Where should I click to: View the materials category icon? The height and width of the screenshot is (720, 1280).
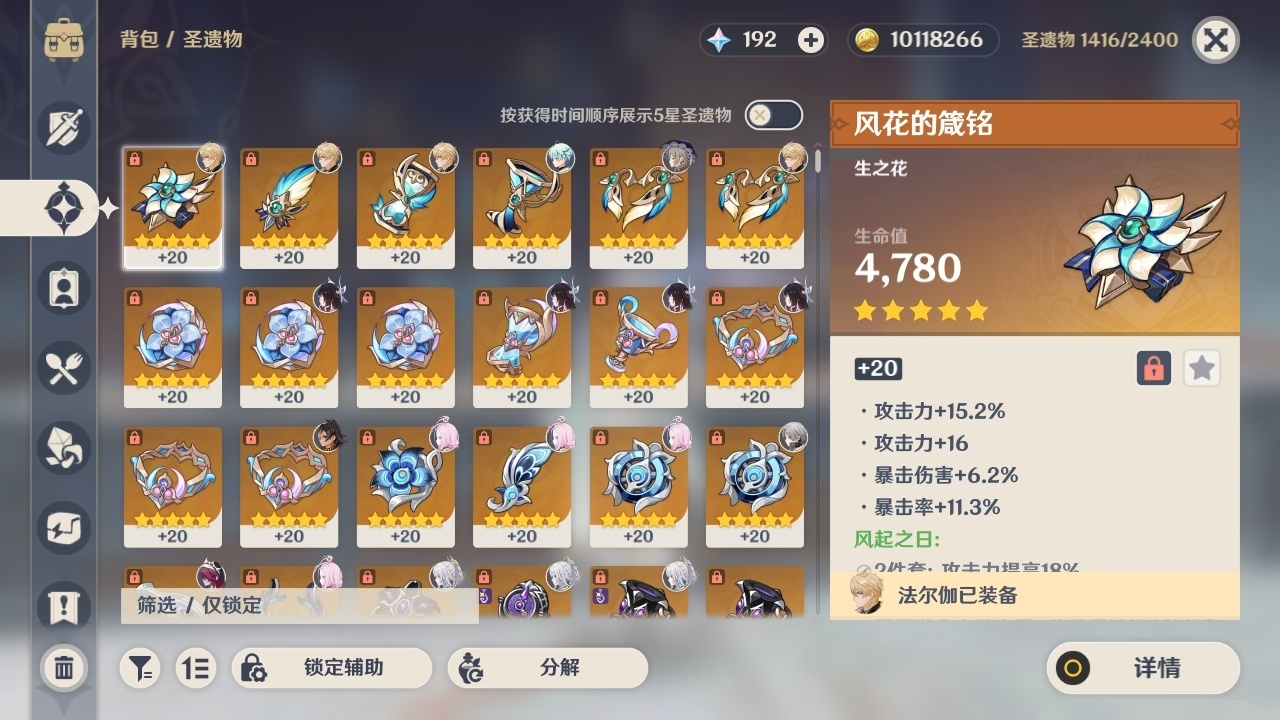coord(63,448)
